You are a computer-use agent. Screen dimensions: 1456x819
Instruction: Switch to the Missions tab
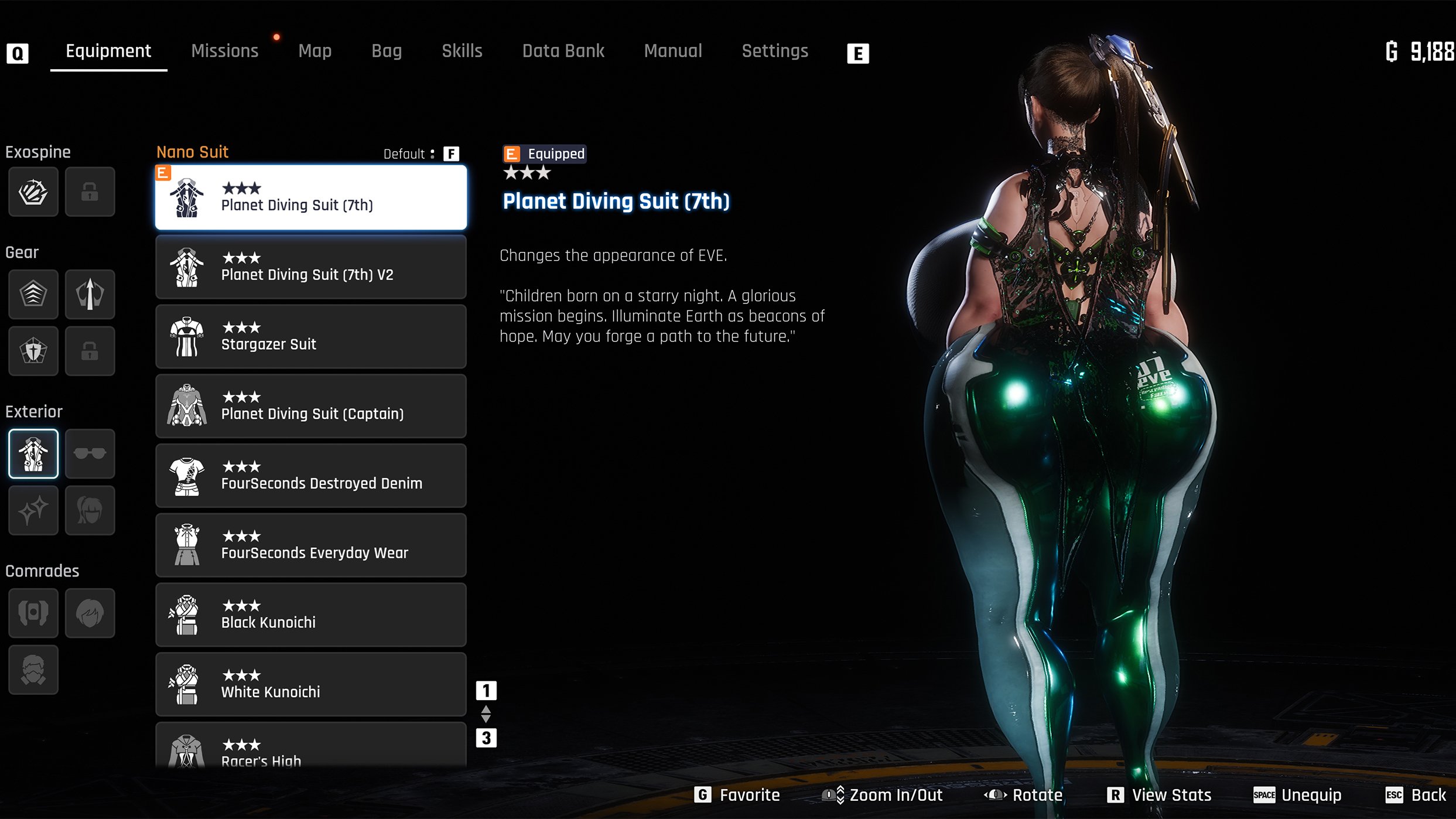point(224,51)
